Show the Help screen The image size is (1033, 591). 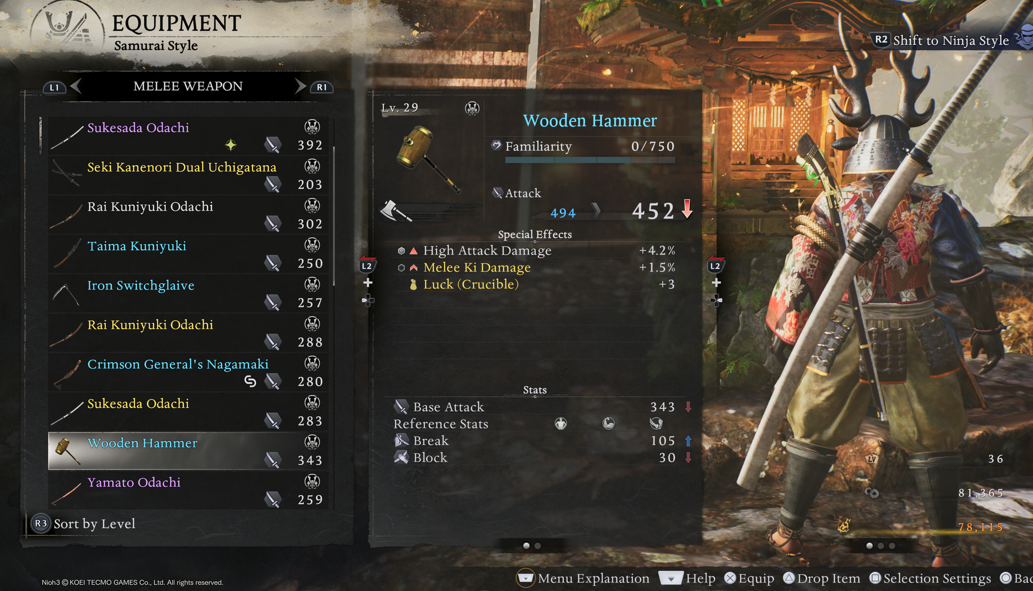click(687, 579)
